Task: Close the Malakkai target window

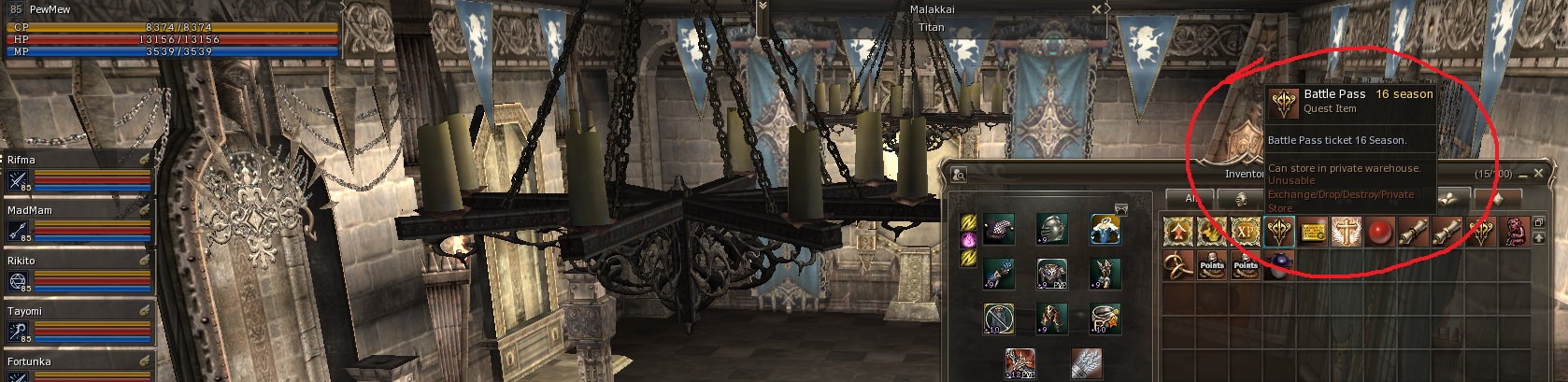Action: 1097,9
